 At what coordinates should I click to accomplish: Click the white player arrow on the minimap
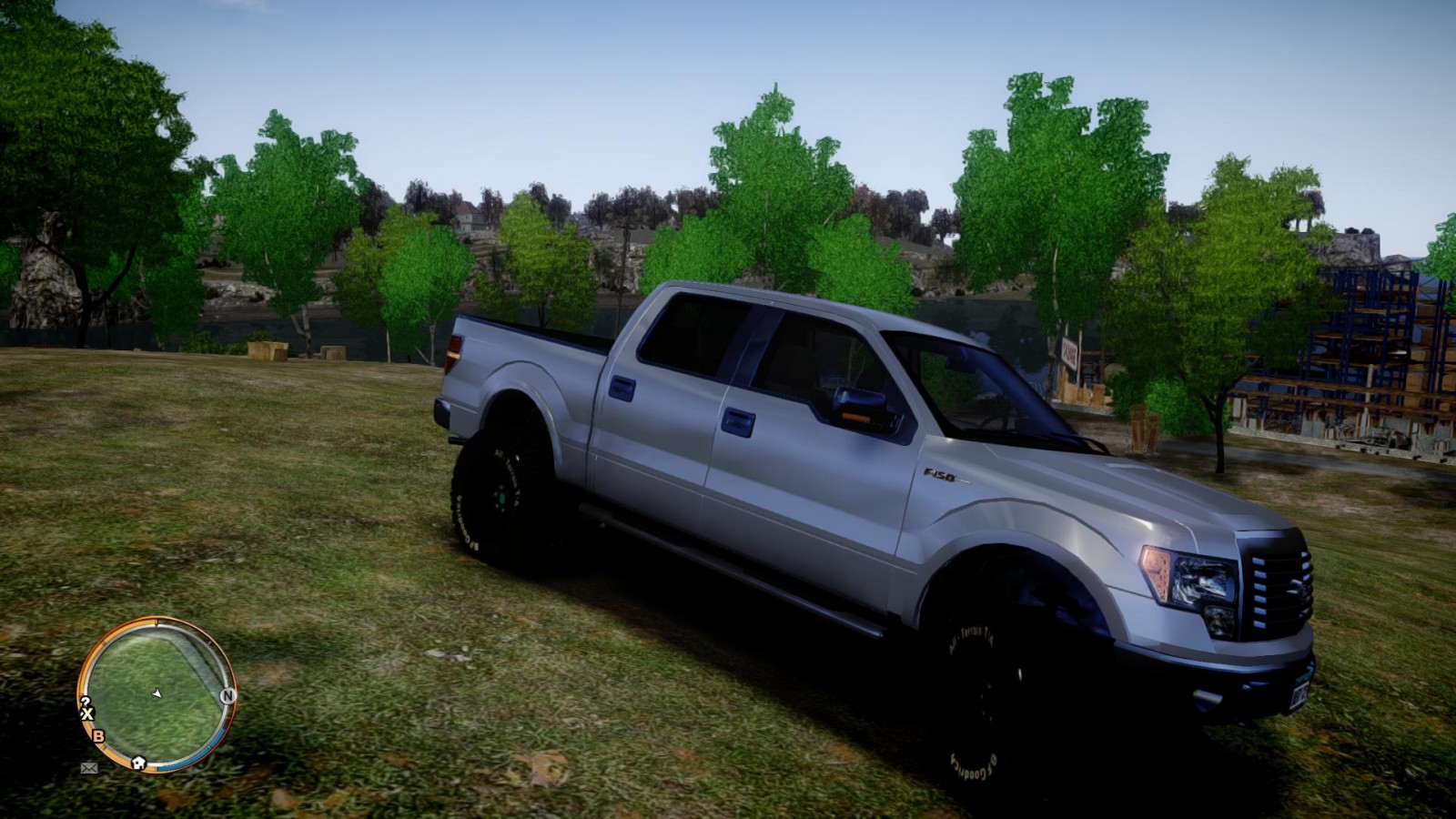tap(157, 694)
